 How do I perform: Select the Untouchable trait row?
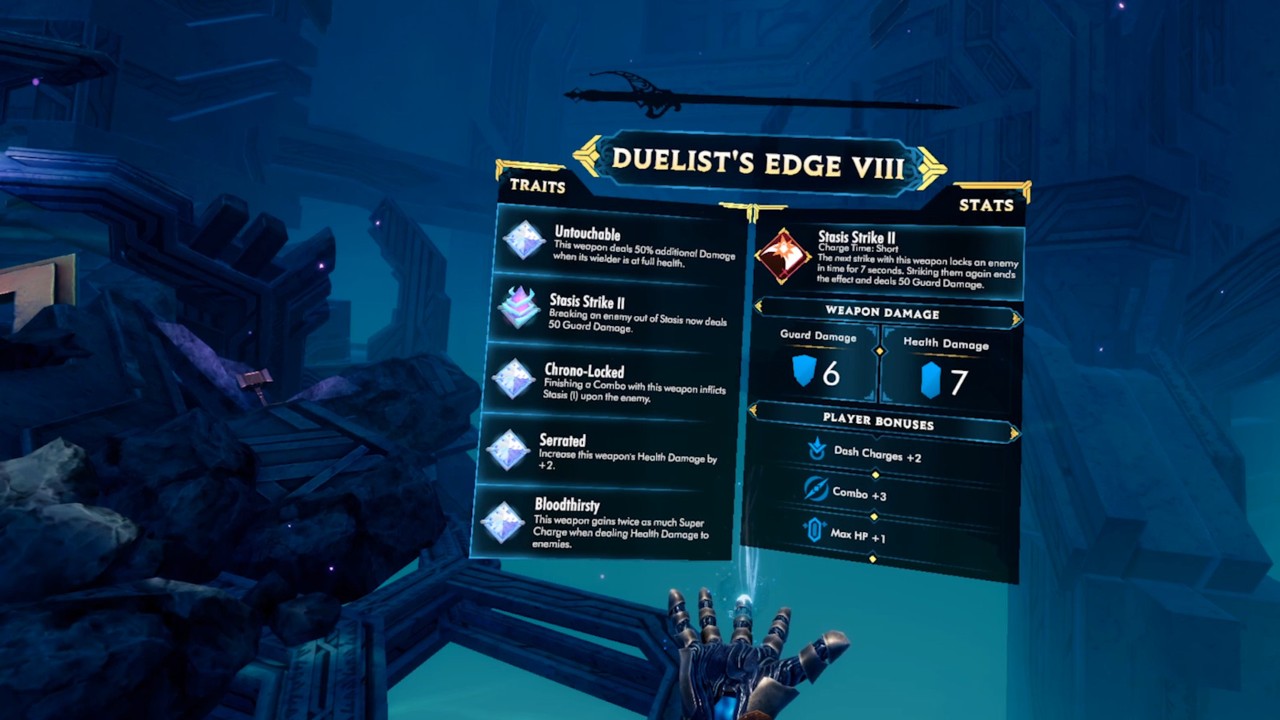pyautogui.click(x=622, y=243)
